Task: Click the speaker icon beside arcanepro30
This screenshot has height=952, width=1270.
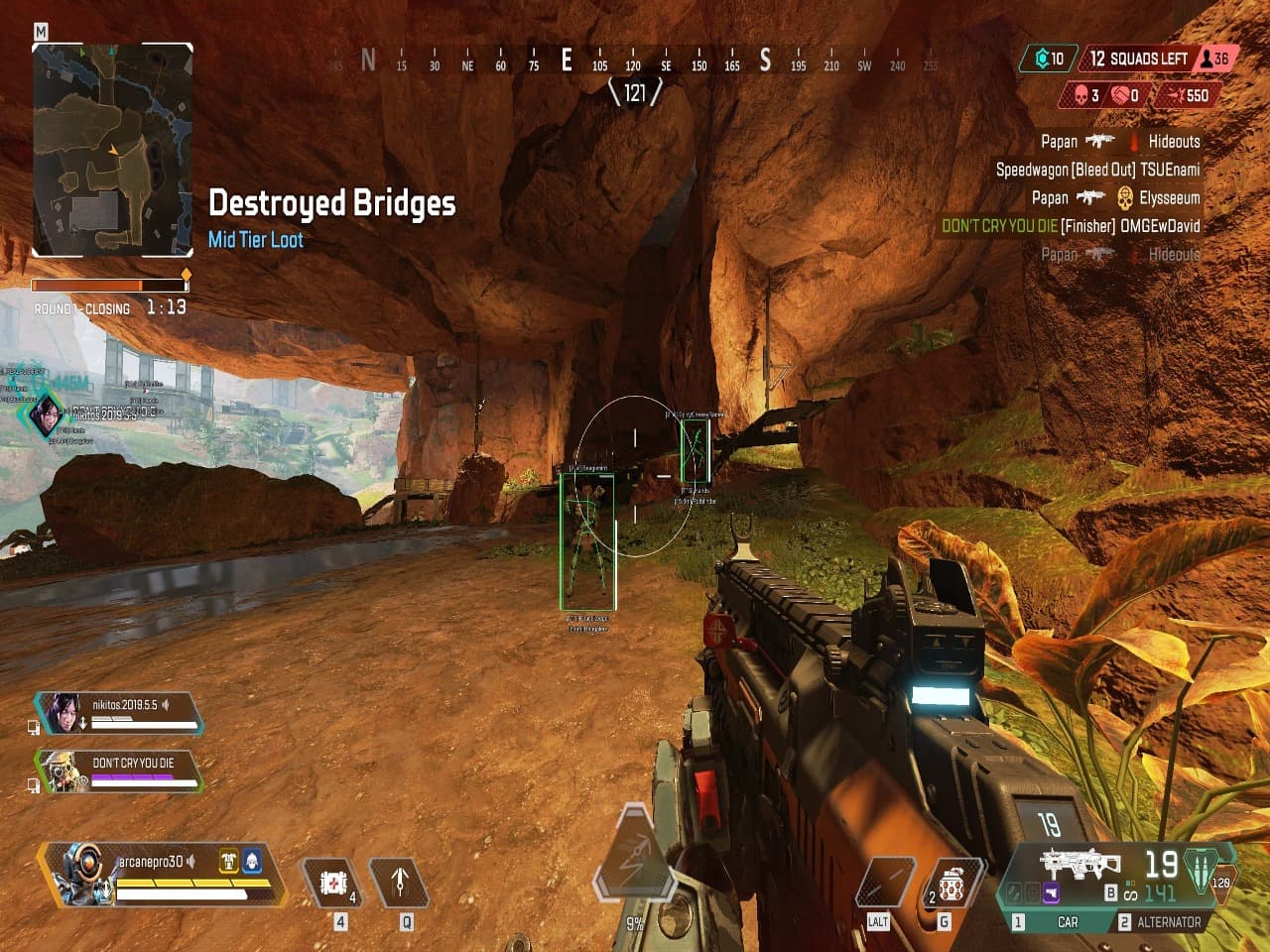Action: [x=191, y=861]
